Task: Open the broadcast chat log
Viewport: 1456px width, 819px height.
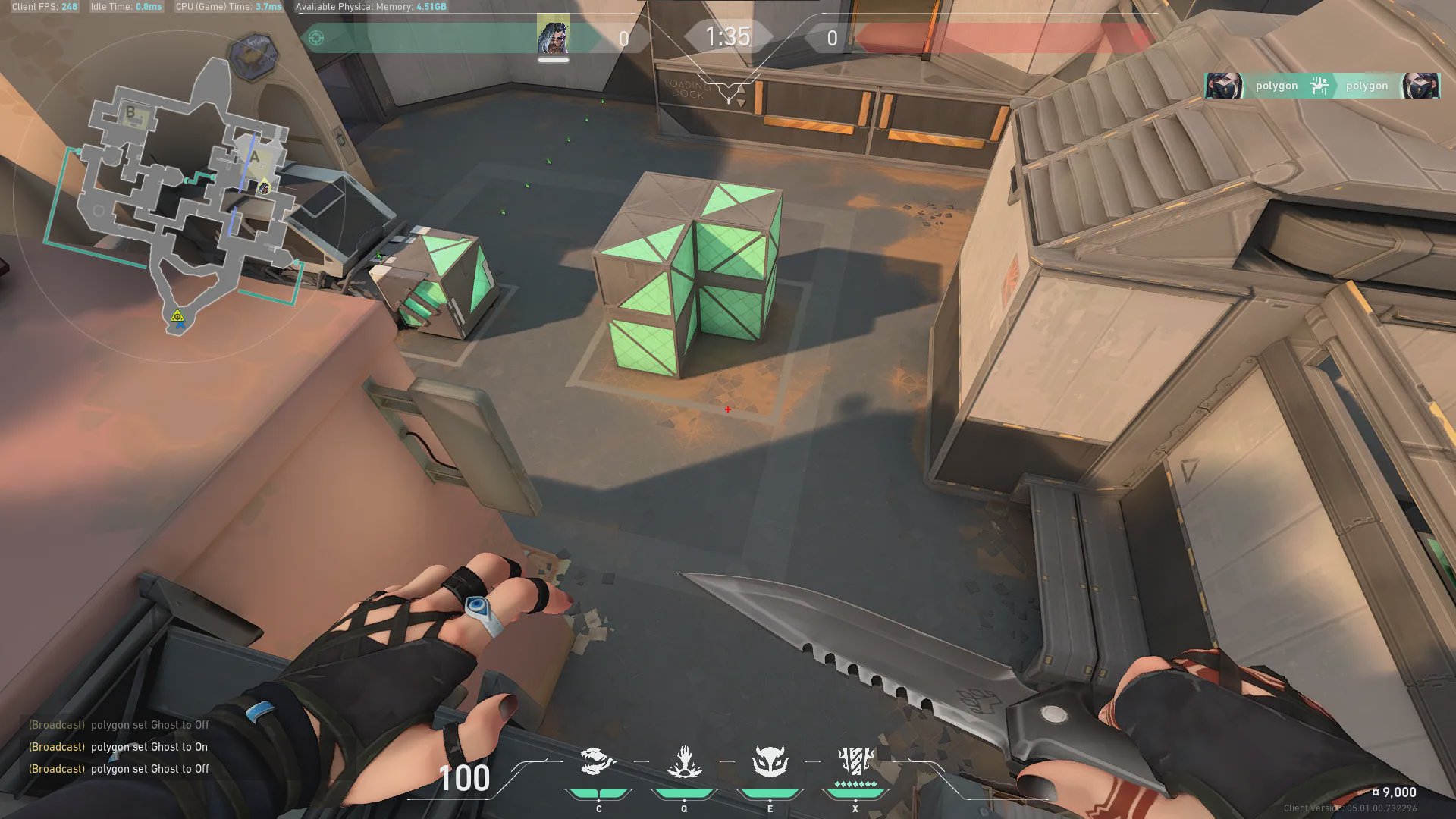Action: click(x=119, y=747)
